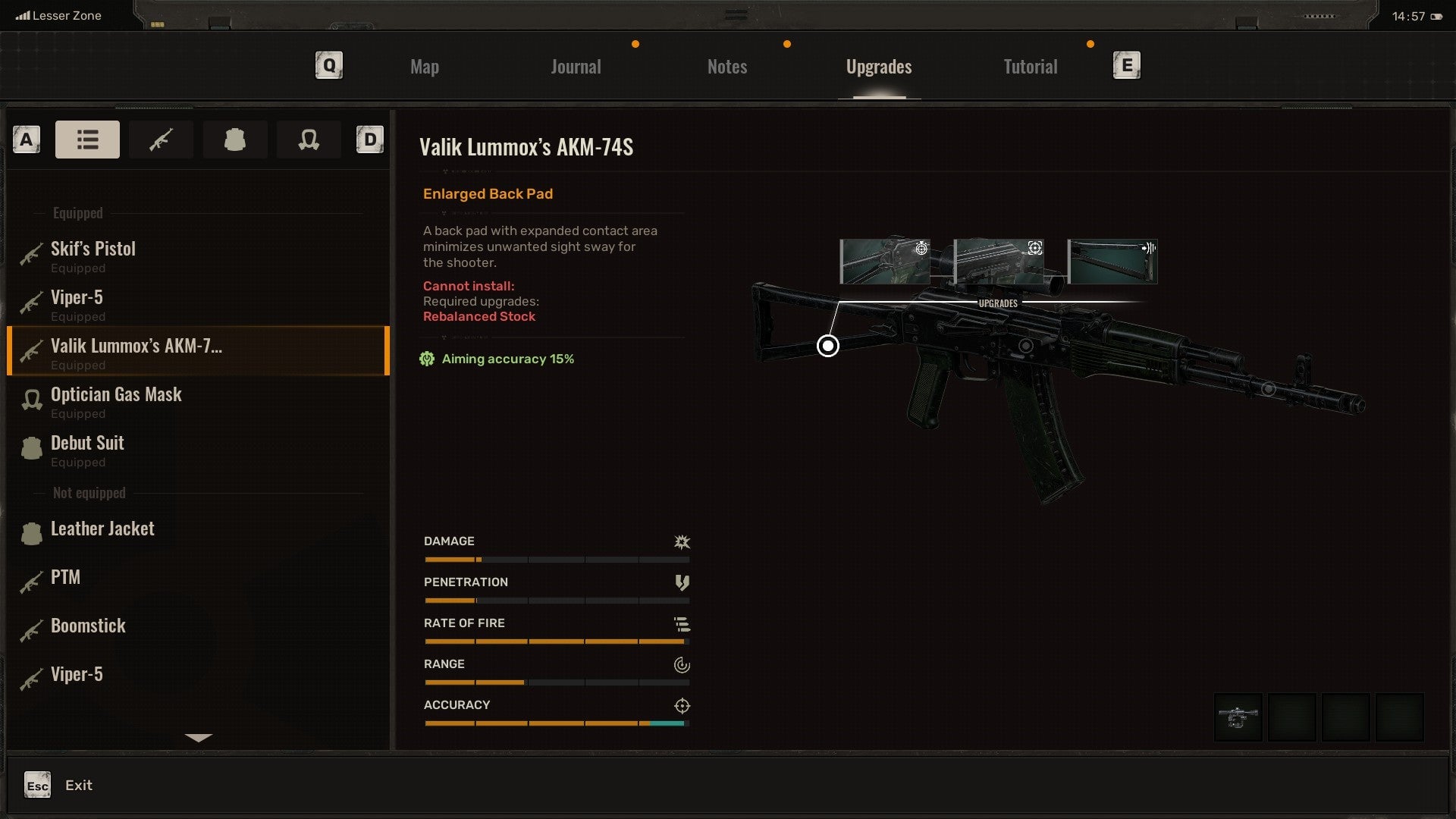Select the stock upgrade node on rifle
Screen dimensions: 1456x819
[x=828, y=346]
